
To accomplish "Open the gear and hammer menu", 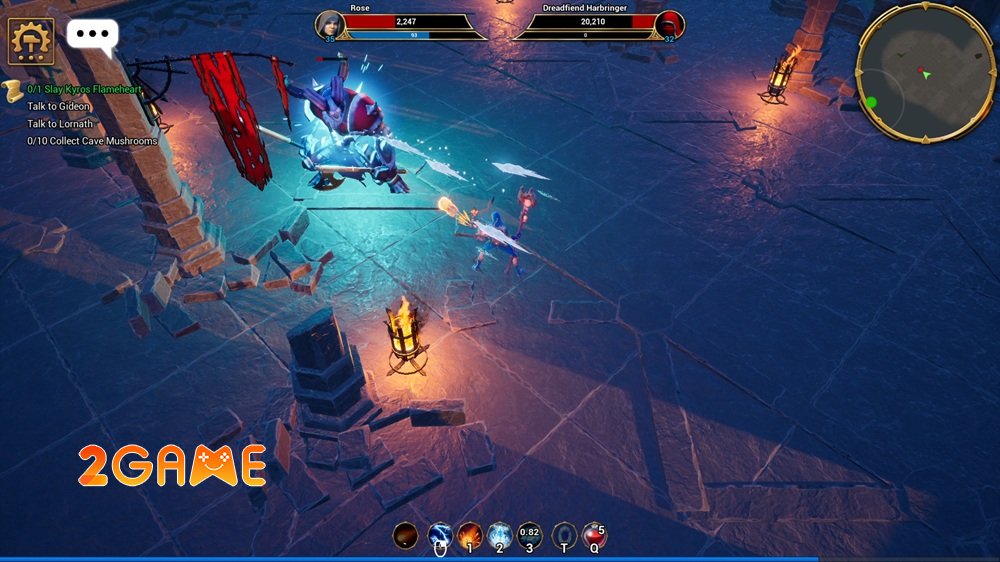I will 31,41.
